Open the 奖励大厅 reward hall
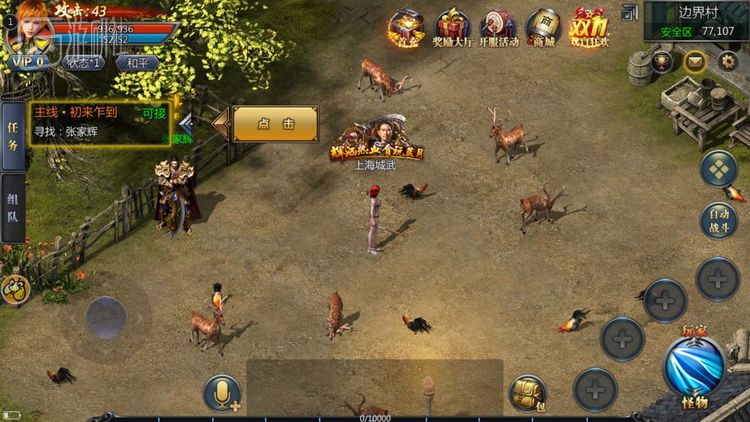750x422 pixels. pyautogui.click(x=453, y=28)
